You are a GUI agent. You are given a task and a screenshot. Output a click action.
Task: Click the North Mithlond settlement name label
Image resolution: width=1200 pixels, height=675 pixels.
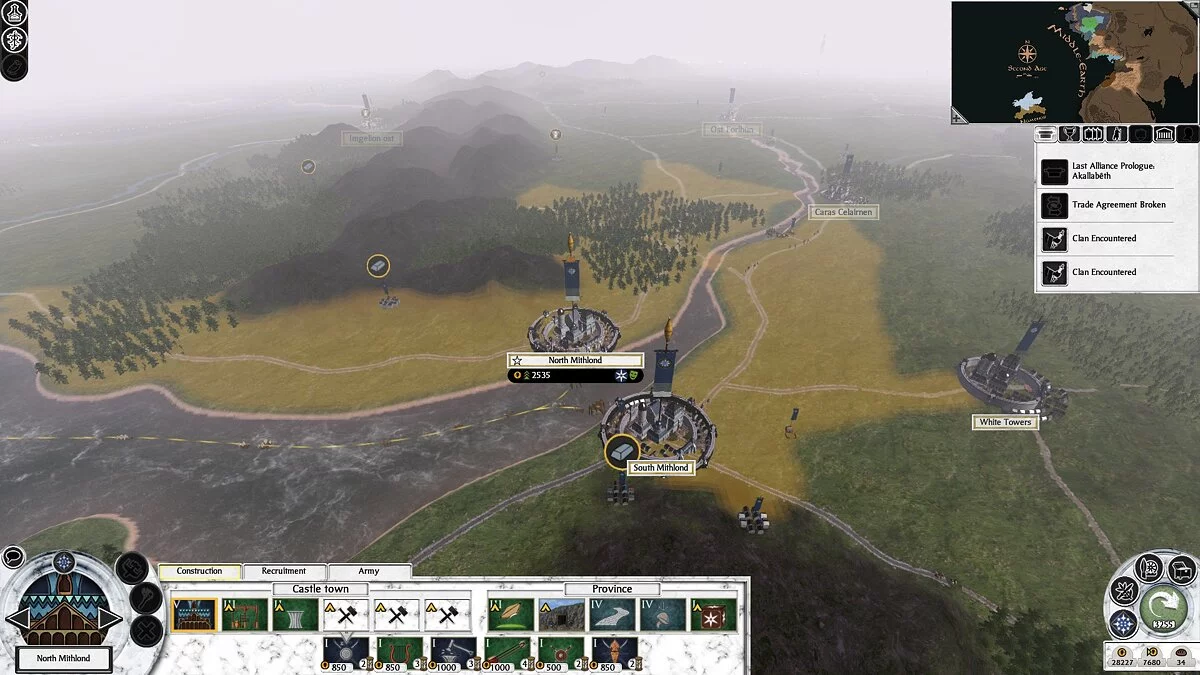tap(575, 360)
